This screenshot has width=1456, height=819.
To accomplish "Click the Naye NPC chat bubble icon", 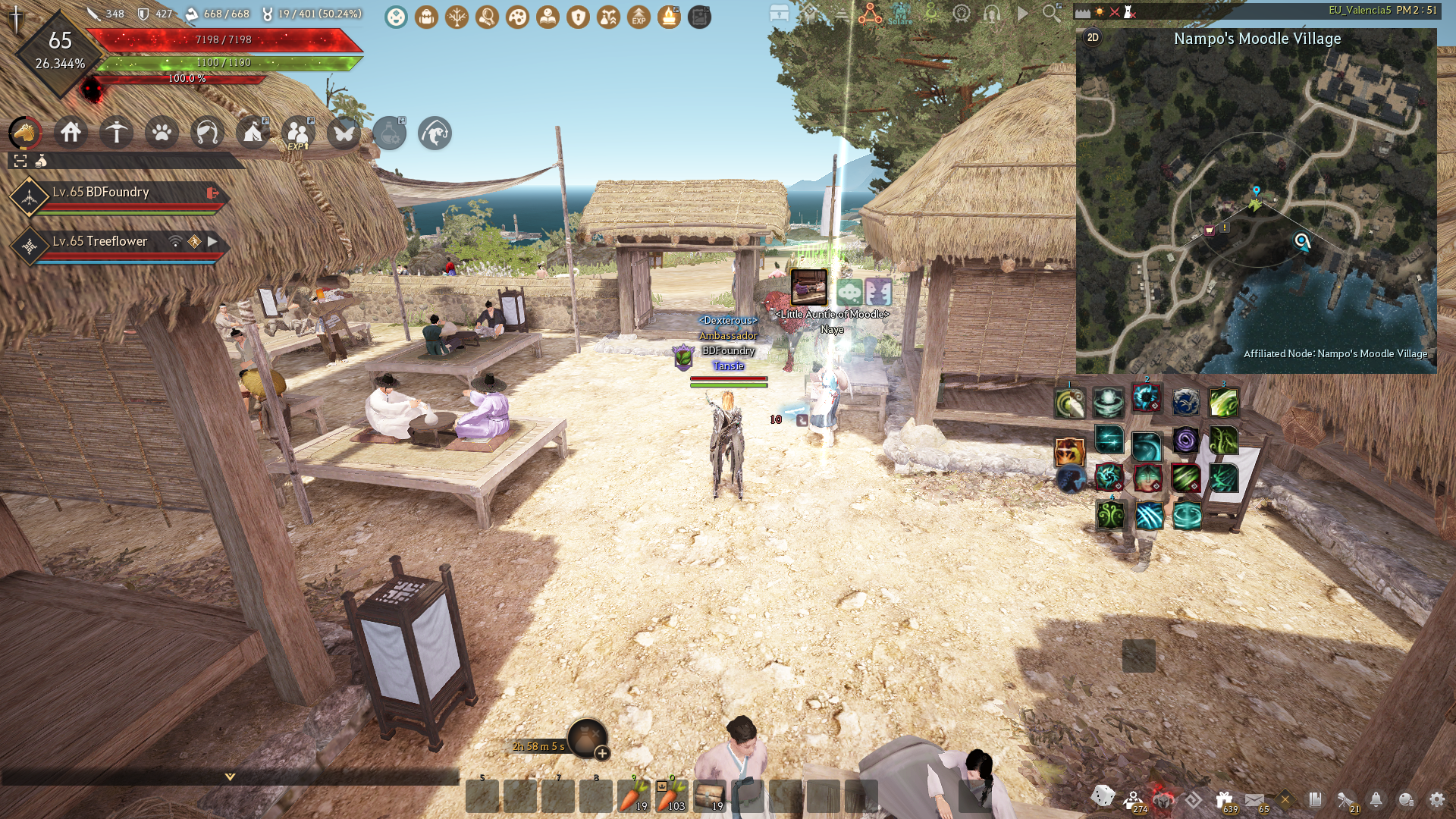I will [849, 291].
